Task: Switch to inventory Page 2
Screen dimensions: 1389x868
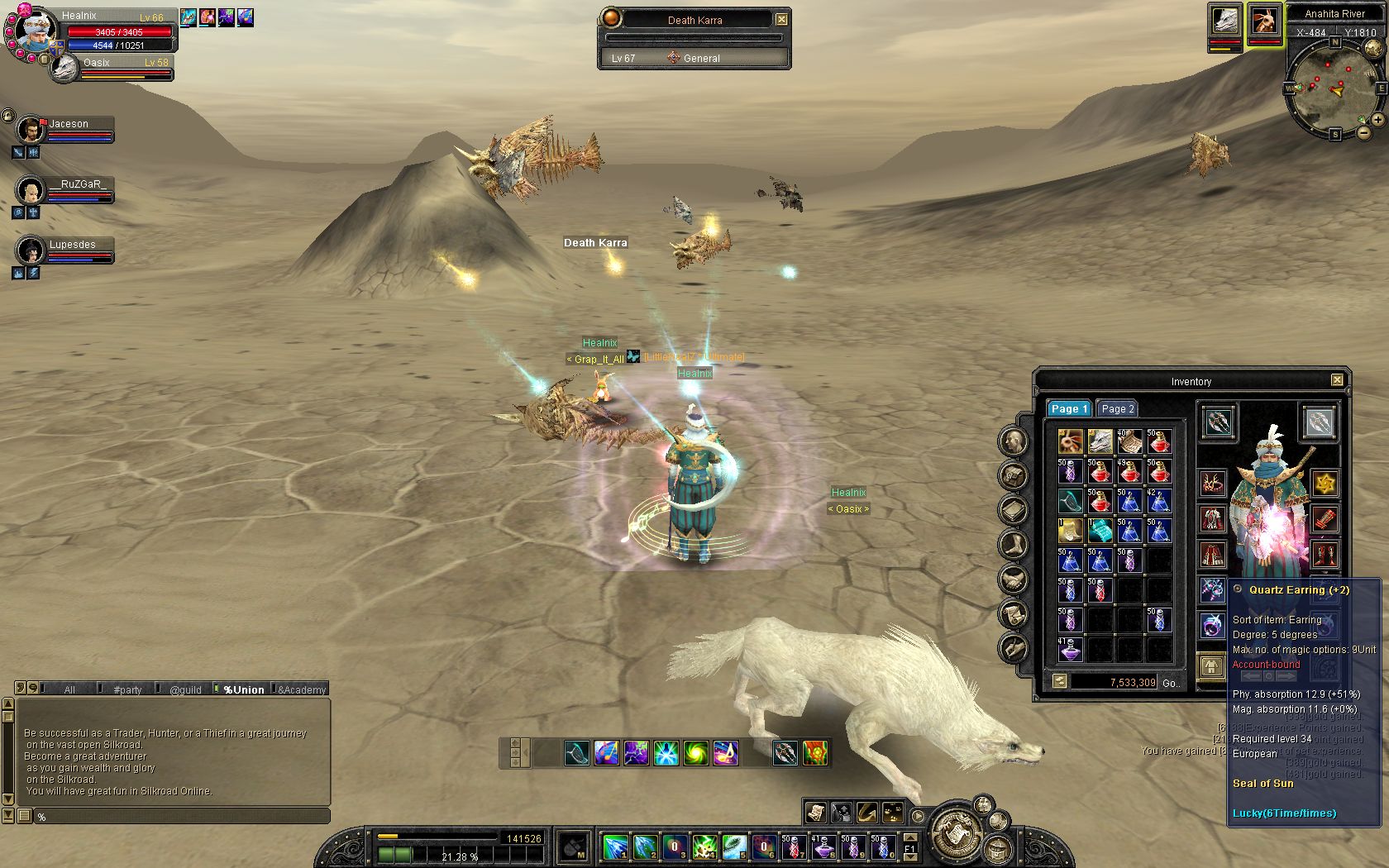Action: pos(1118,408)
